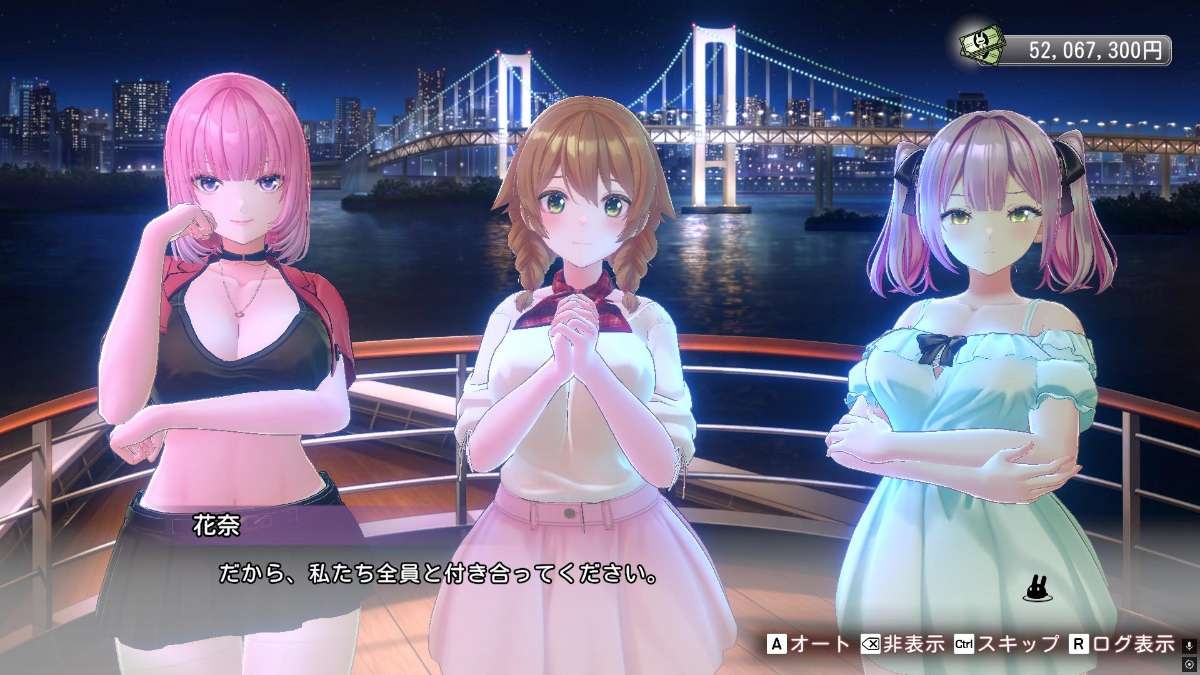Click the black bunny advance-dialogue indicator
The height and width of the screenshot is (675, 1200).
coord(1035,591)
